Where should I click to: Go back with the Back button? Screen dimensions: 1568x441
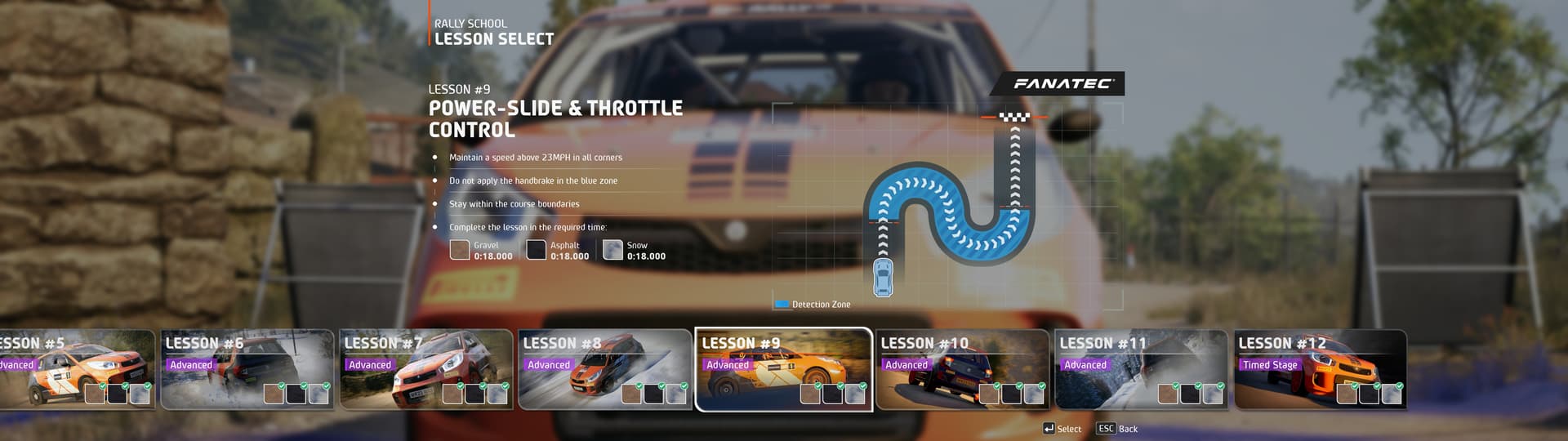tap(1118, 429)
